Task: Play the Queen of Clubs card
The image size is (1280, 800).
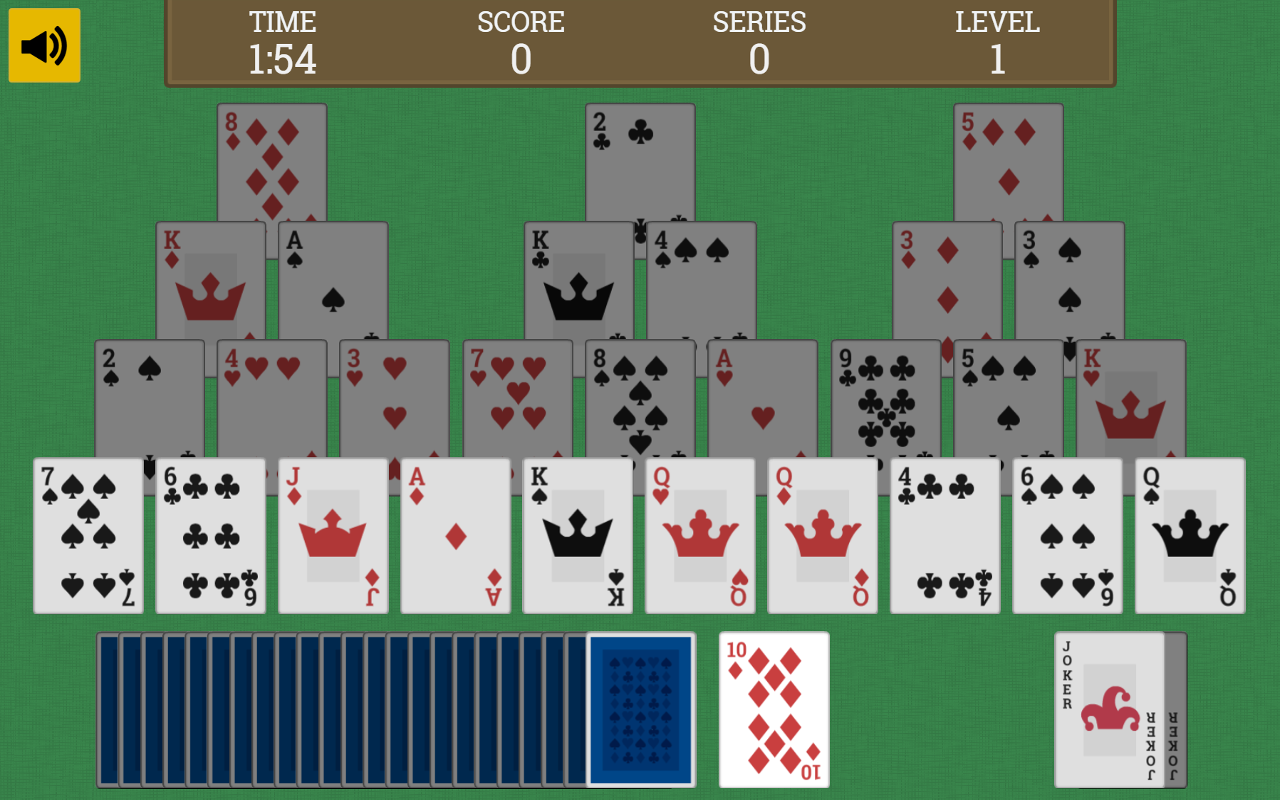Action: click(1189, 535)
